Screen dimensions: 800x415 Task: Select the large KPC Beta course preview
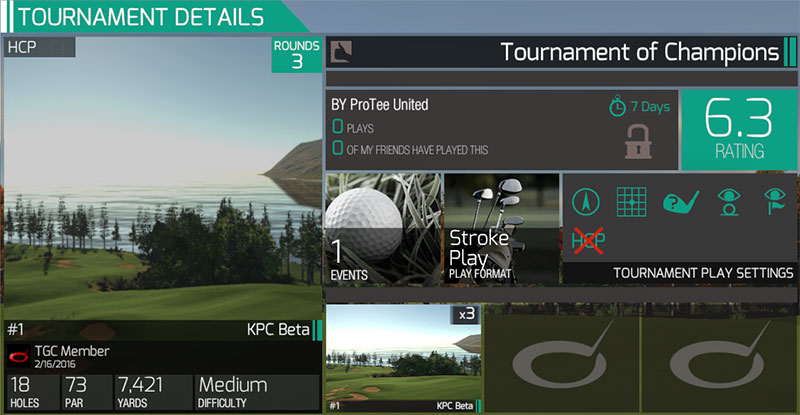click(x=160, y=180)
